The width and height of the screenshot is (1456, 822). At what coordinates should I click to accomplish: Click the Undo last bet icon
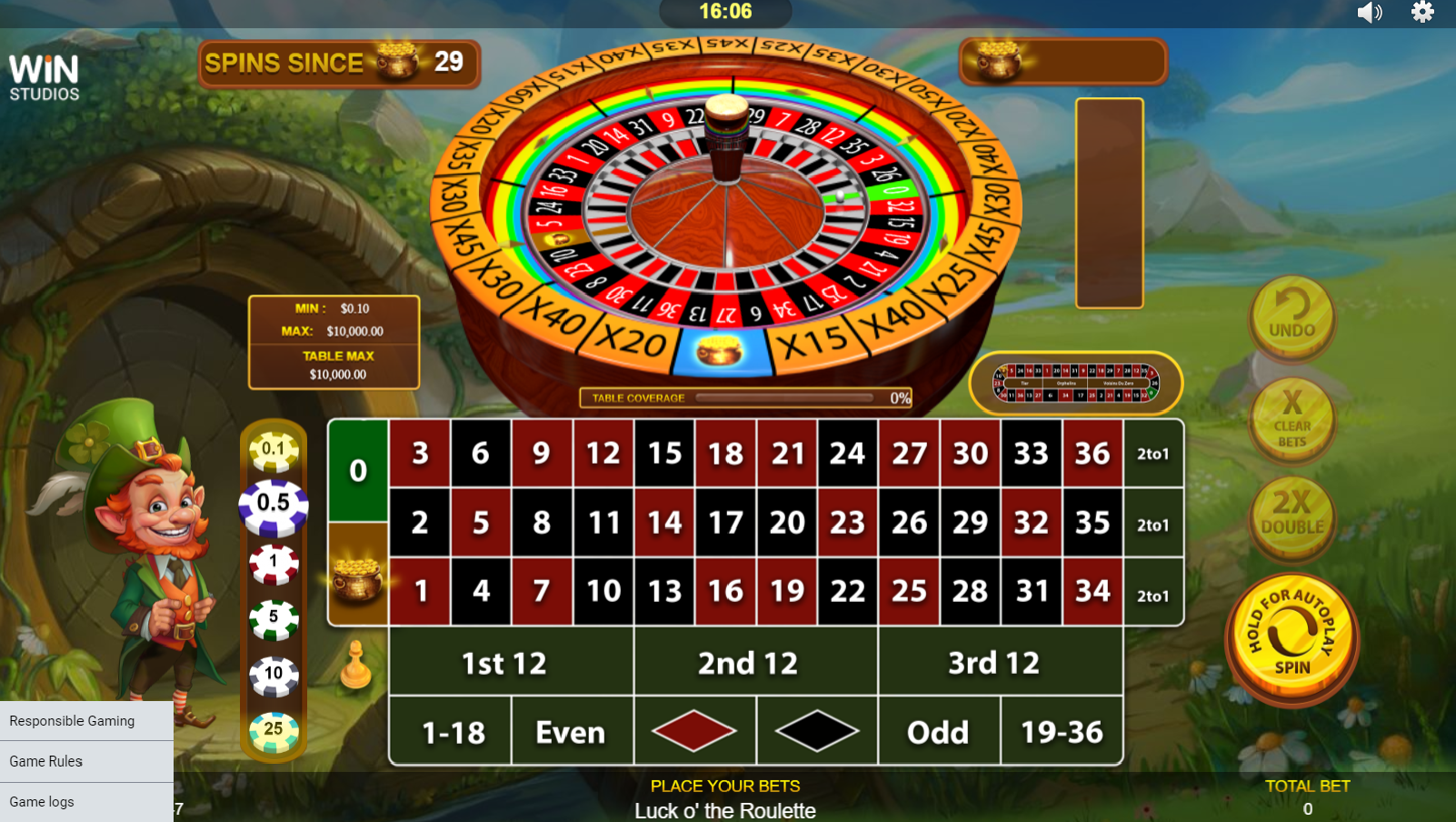pyautogui.click(x=1291, y=320)
